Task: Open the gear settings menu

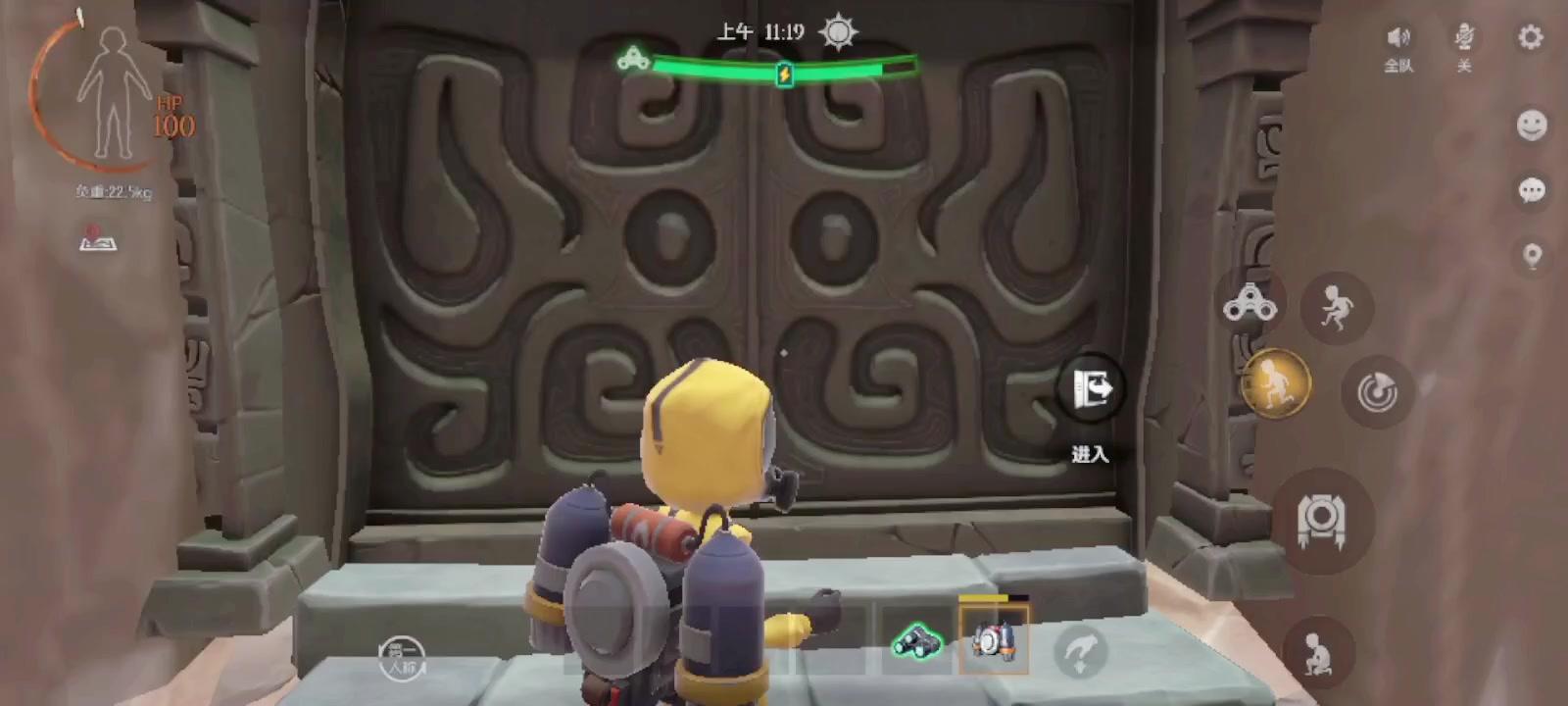Action: [x=1530, y=37]
